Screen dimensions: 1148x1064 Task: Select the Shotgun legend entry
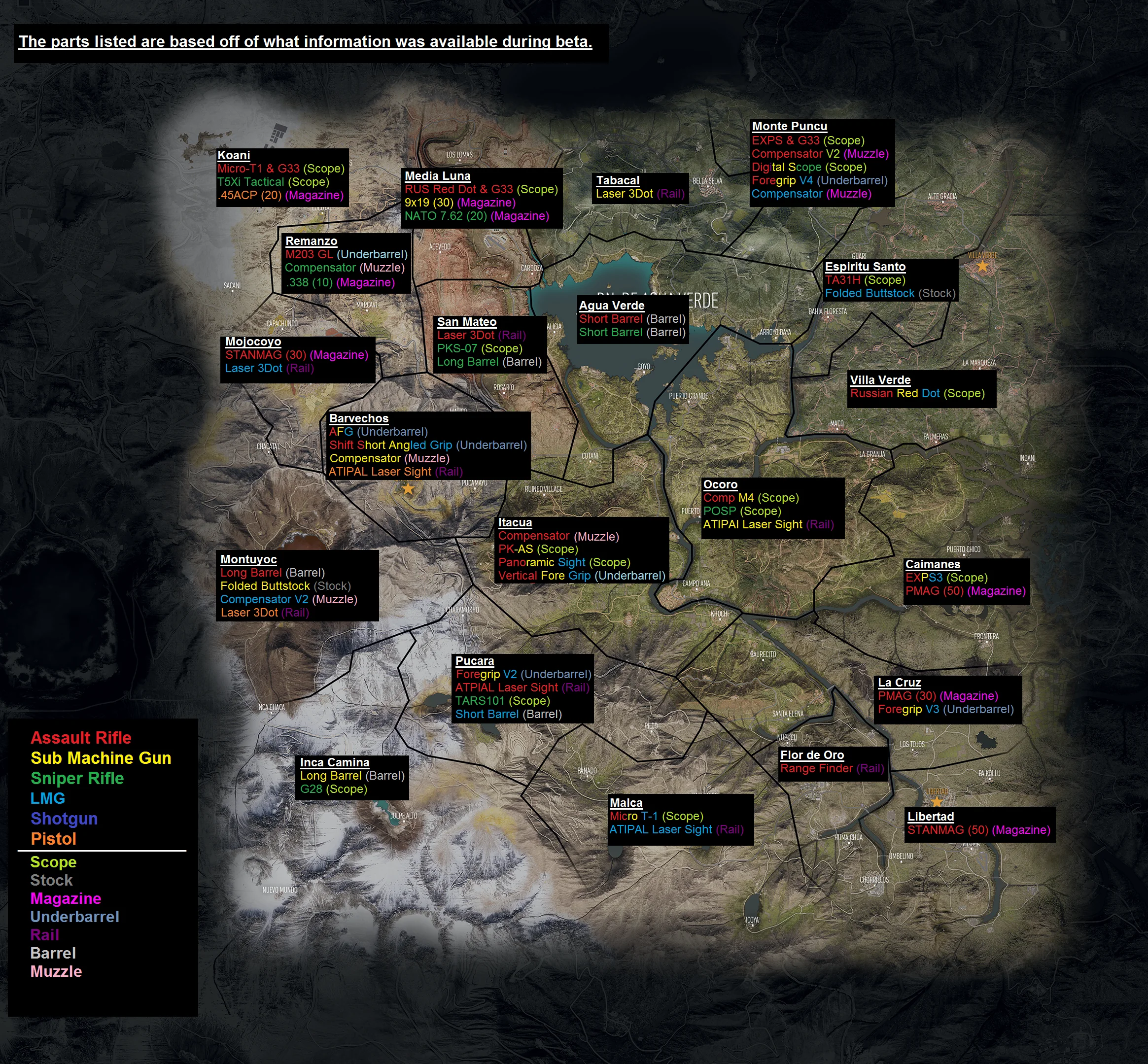click(64, 819)
